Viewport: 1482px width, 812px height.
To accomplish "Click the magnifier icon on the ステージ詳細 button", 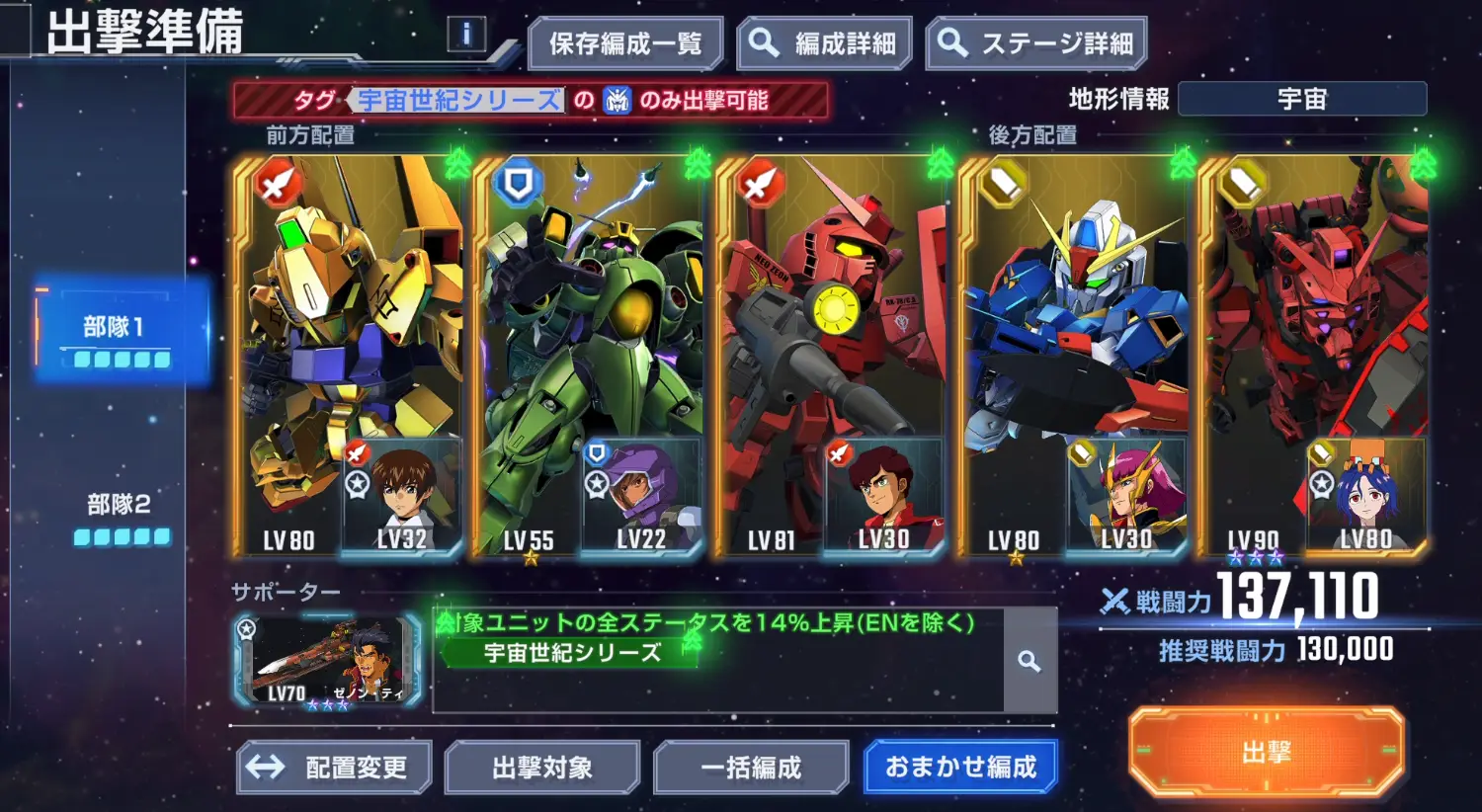I will tap(951, 43).
